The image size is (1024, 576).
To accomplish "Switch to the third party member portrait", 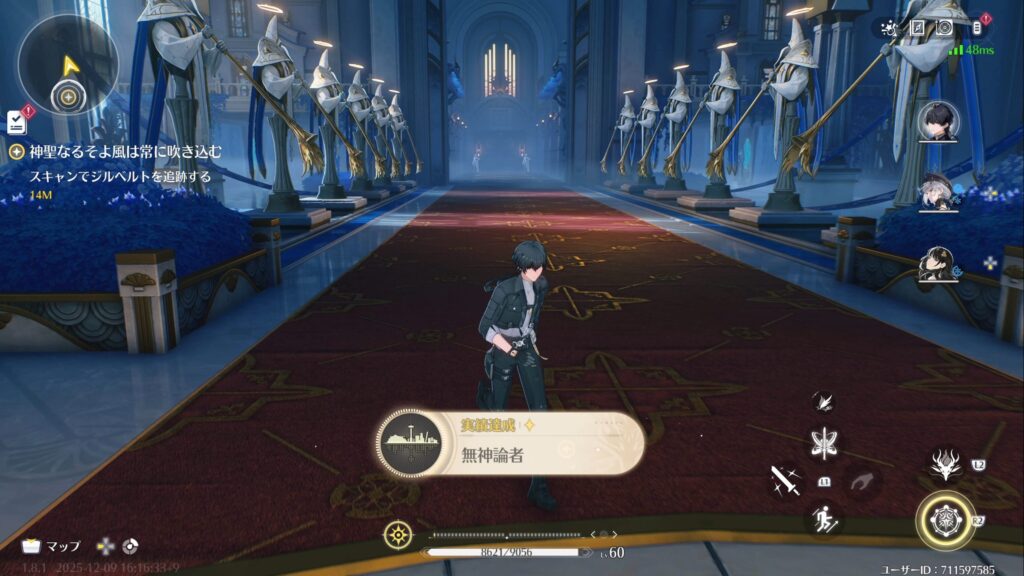I will [x=939, y=264].
